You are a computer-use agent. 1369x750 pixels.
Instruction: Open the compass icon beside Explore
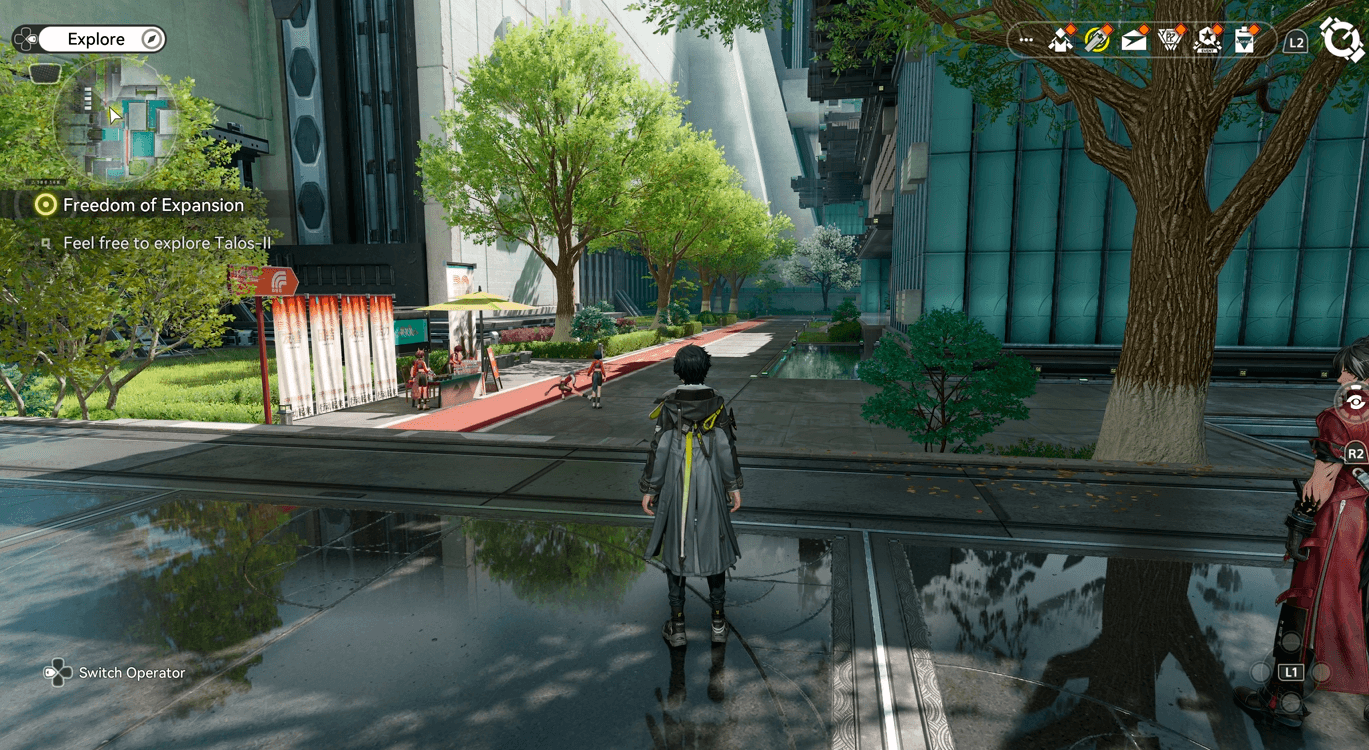[x=150, y=38]
